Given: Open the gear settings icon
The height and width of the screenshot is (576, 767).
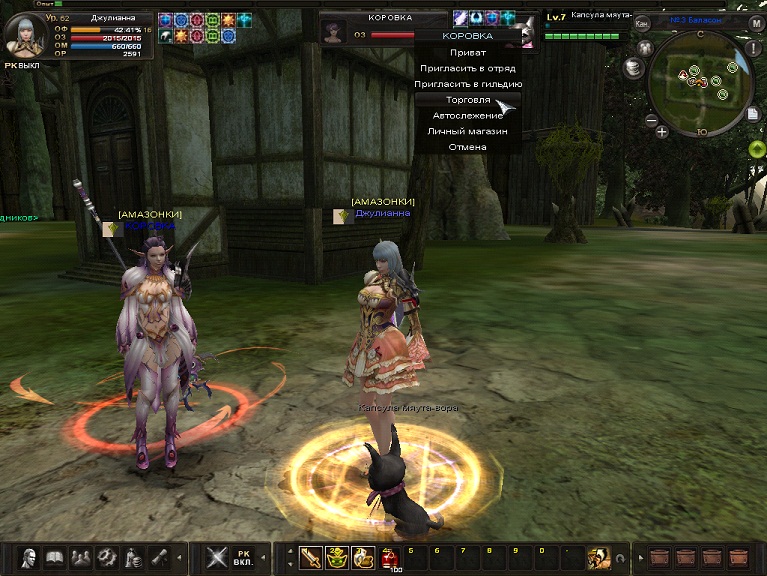Looking at the screenshot, I should [105, 557].
